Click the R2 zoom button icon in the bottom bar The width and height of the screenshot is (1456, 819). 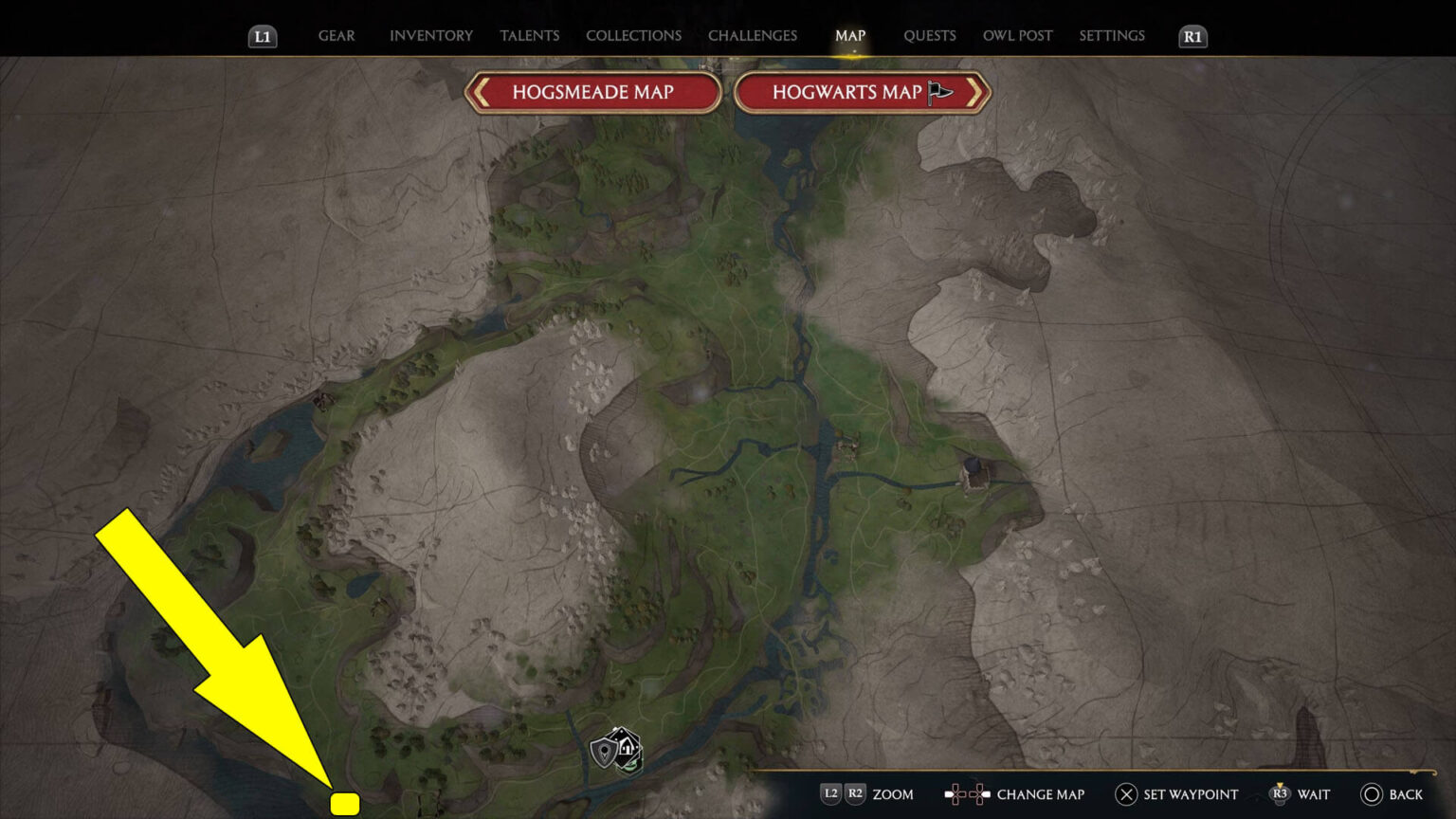(854, 794)
